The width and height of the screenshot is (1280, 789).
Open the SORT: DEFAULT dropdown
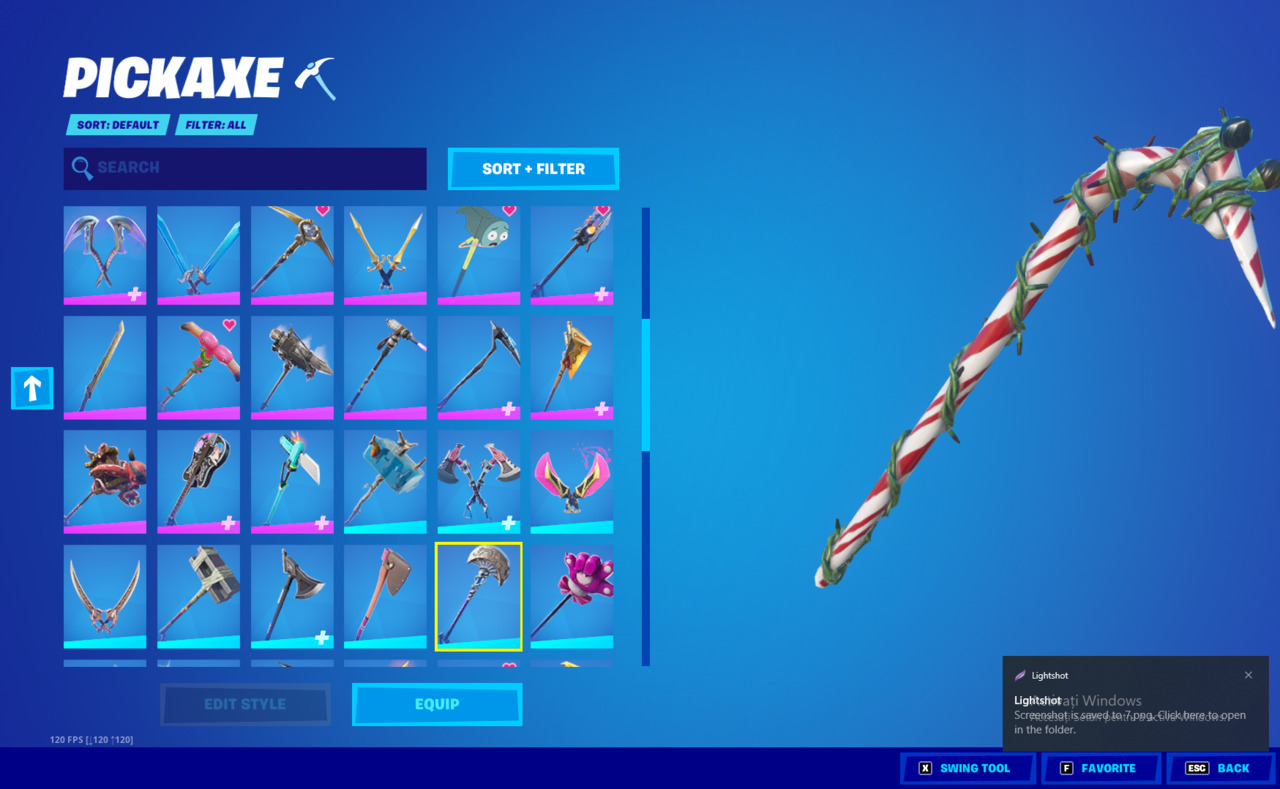pos(116,124)
